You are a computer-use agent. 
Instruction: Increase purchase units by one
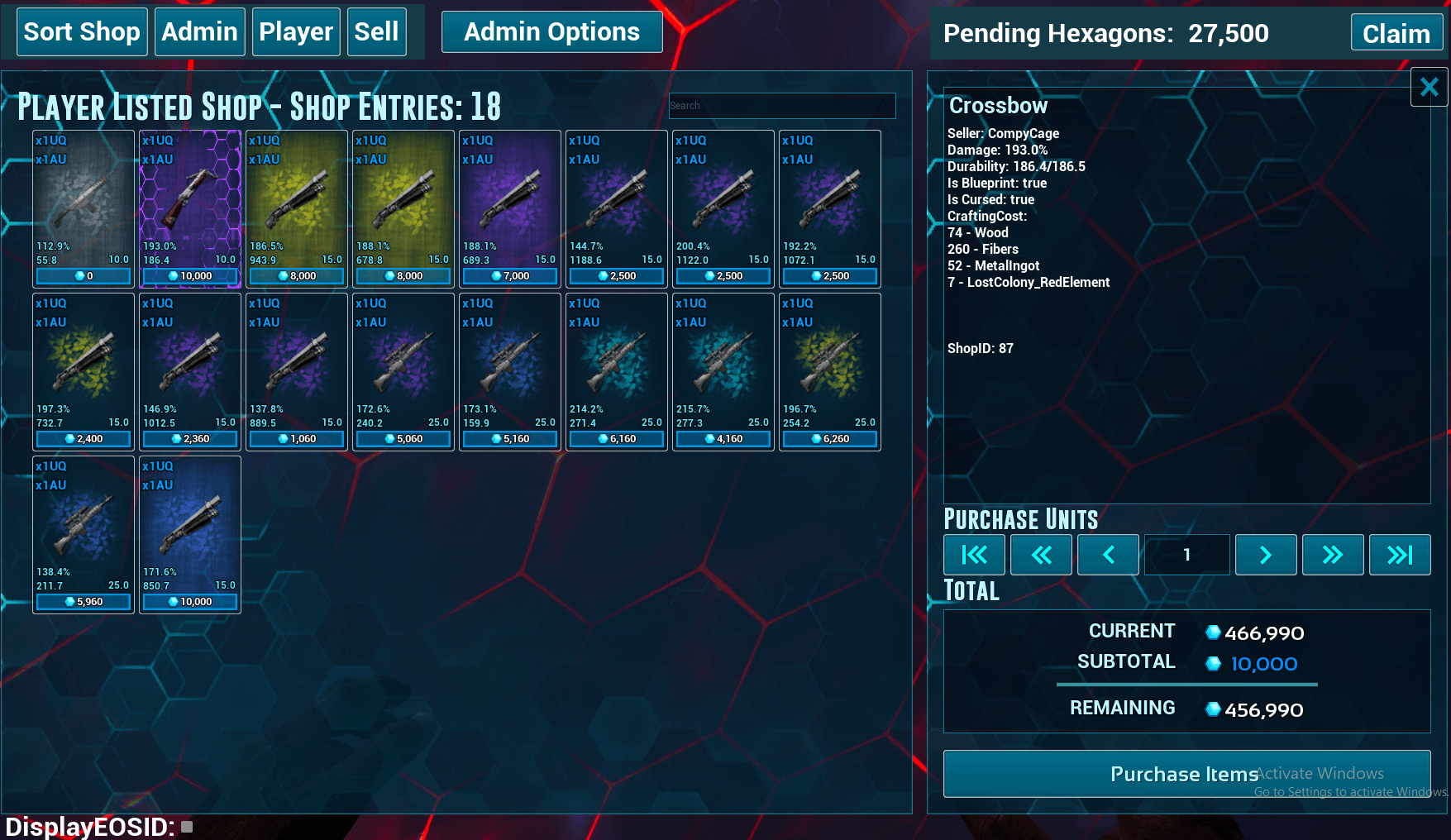tap(1265, 555)
